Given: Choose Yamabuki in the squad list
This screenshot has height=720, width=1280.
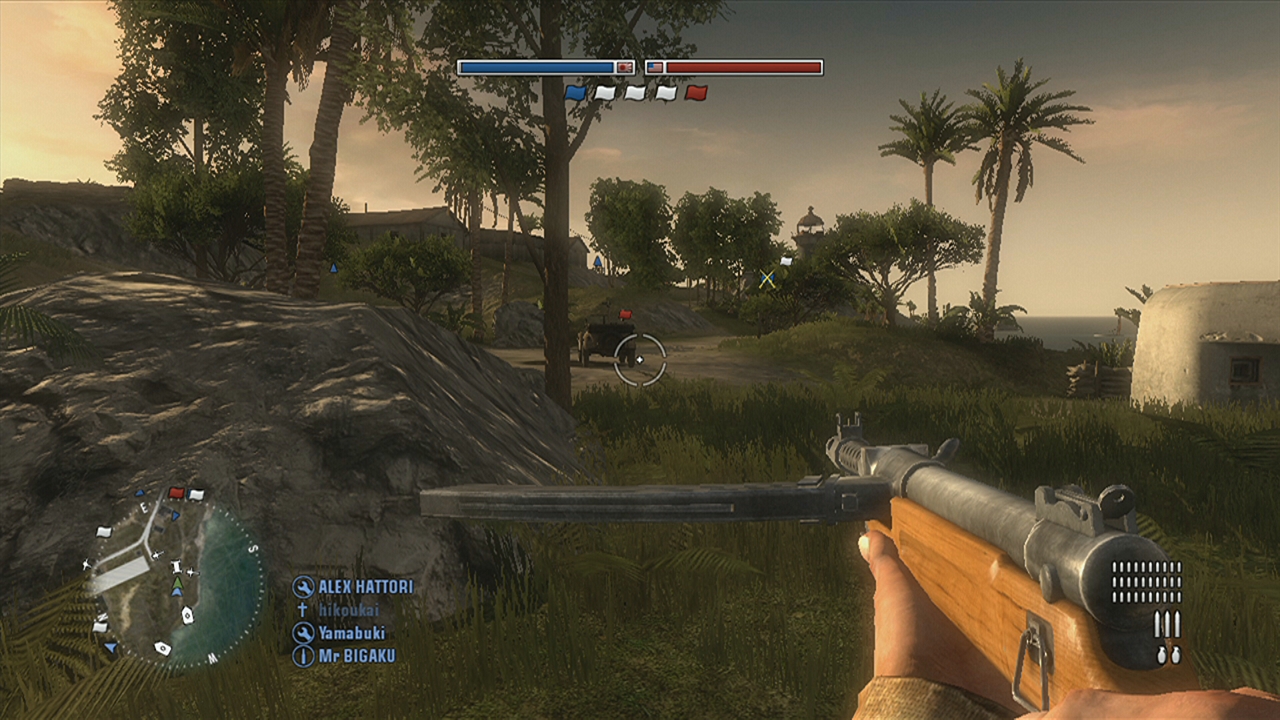Looking at the screenshot, I should 351,633.
